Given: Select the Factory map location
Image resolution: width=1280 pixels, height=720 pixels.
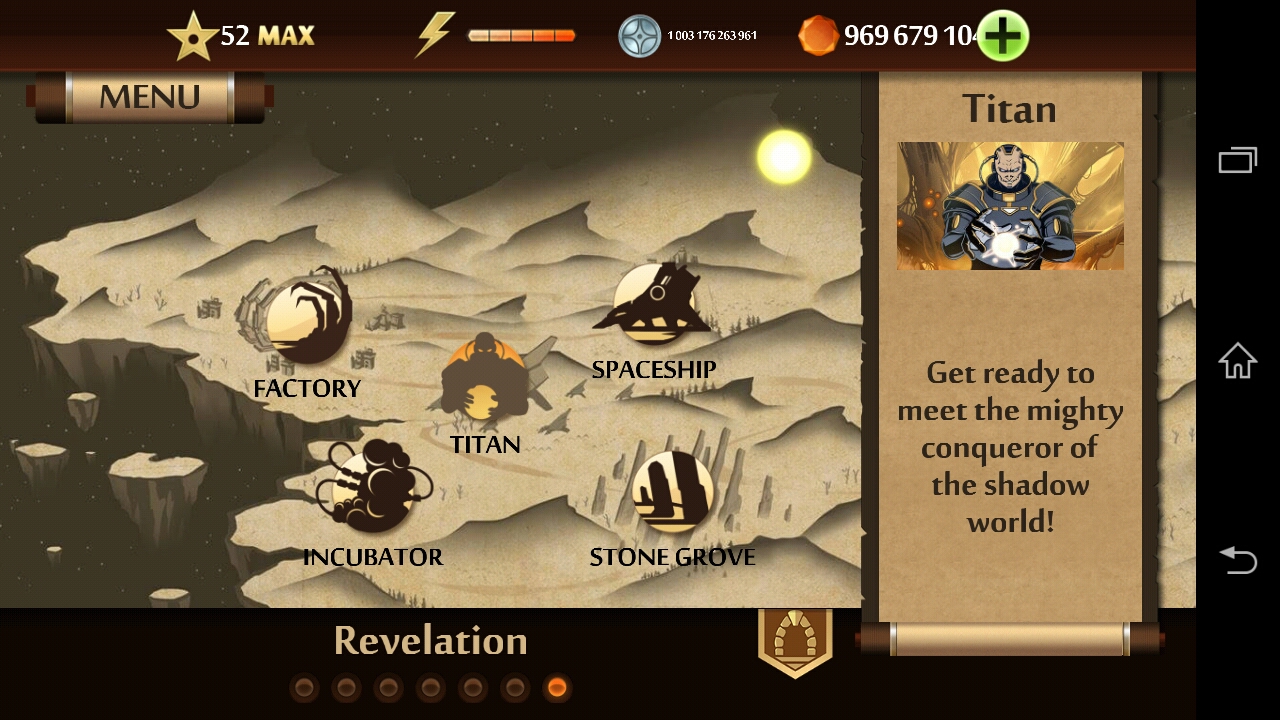Looking at the screenshot, I should [x=307, y=322].
